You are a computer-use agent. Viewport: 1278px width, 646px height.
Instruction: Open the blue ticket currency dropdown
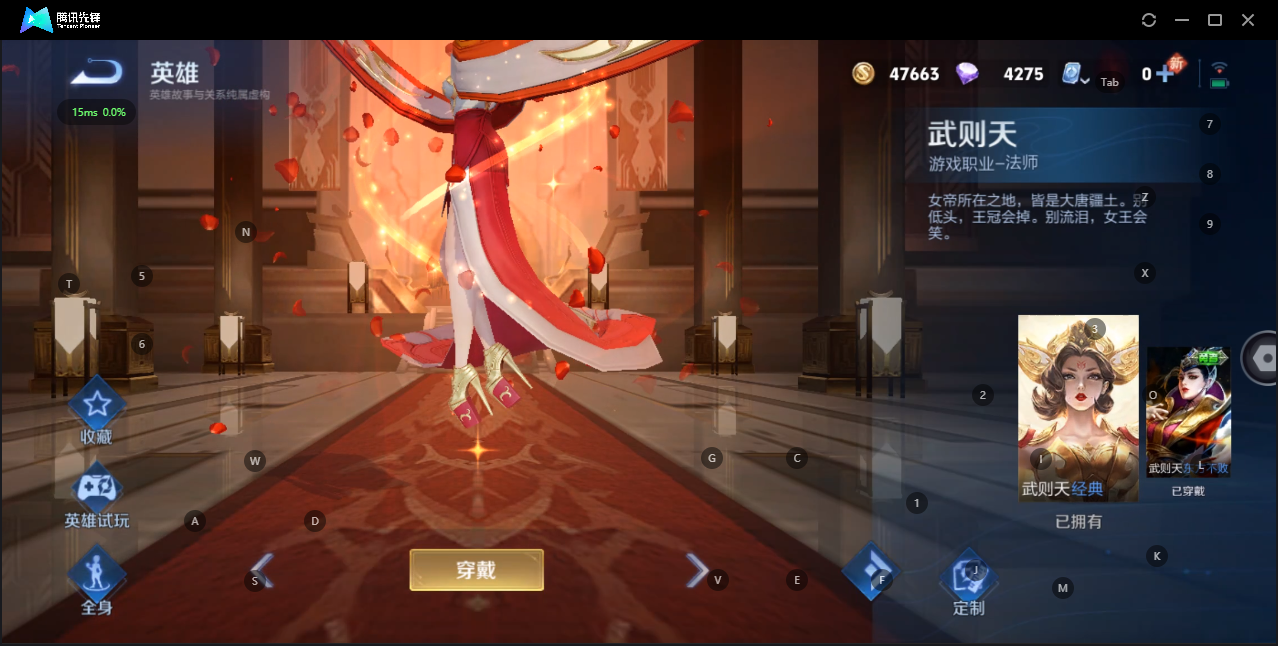point(1075,74)
